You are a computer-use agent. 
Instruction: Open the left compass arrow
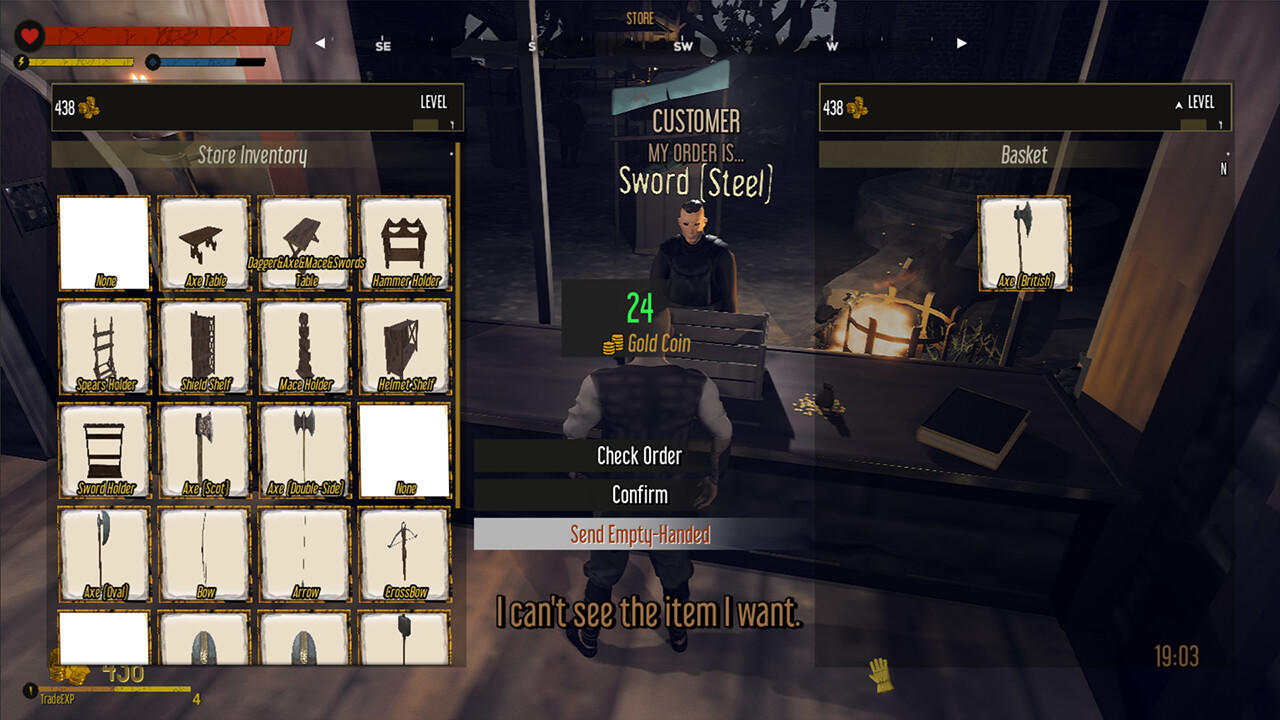(x=320, y=43)
